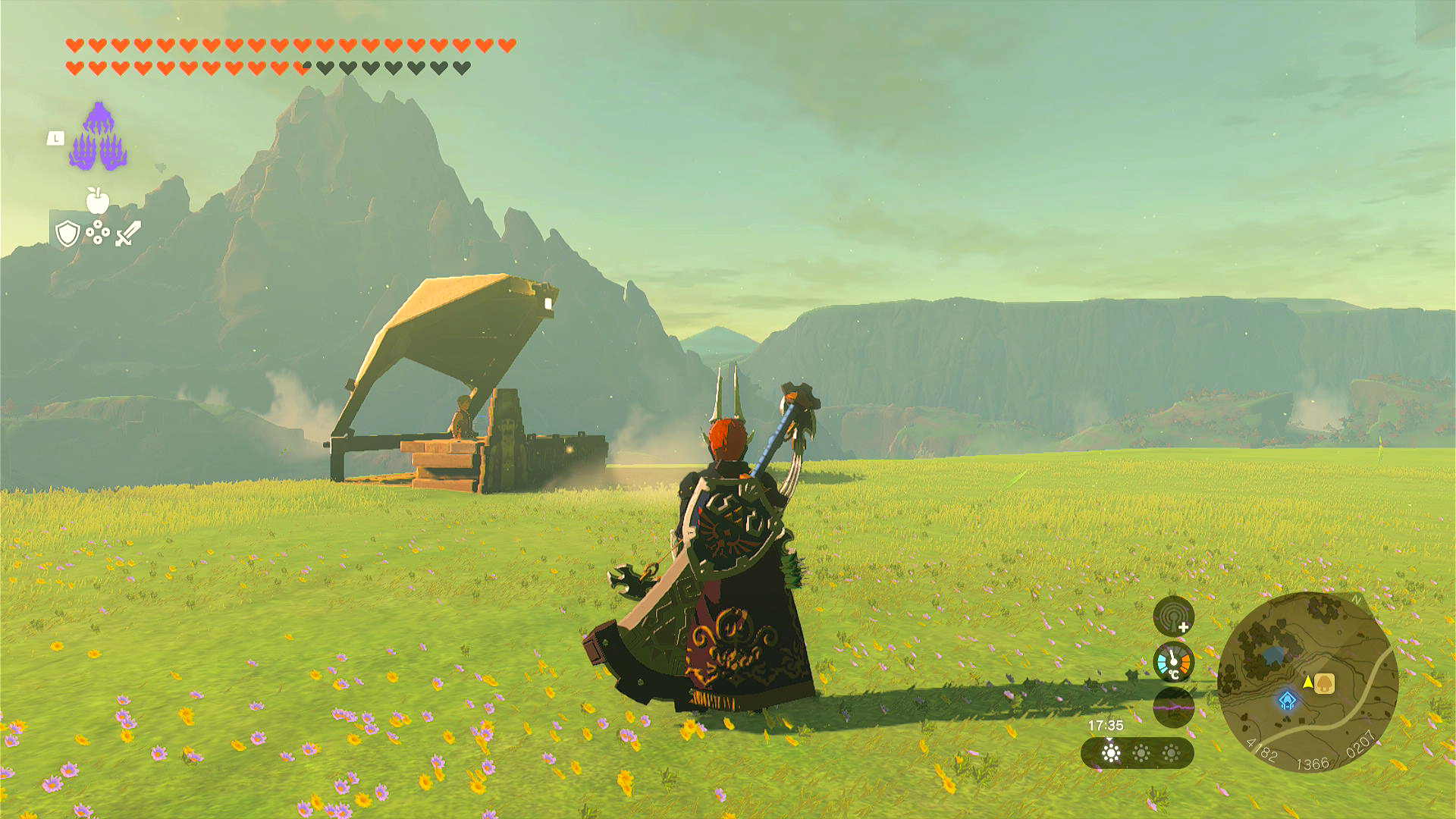Click the Sensor+ radar icon
The height and width of the screenshot is (819, 1456).
[x=1173, y=617]
